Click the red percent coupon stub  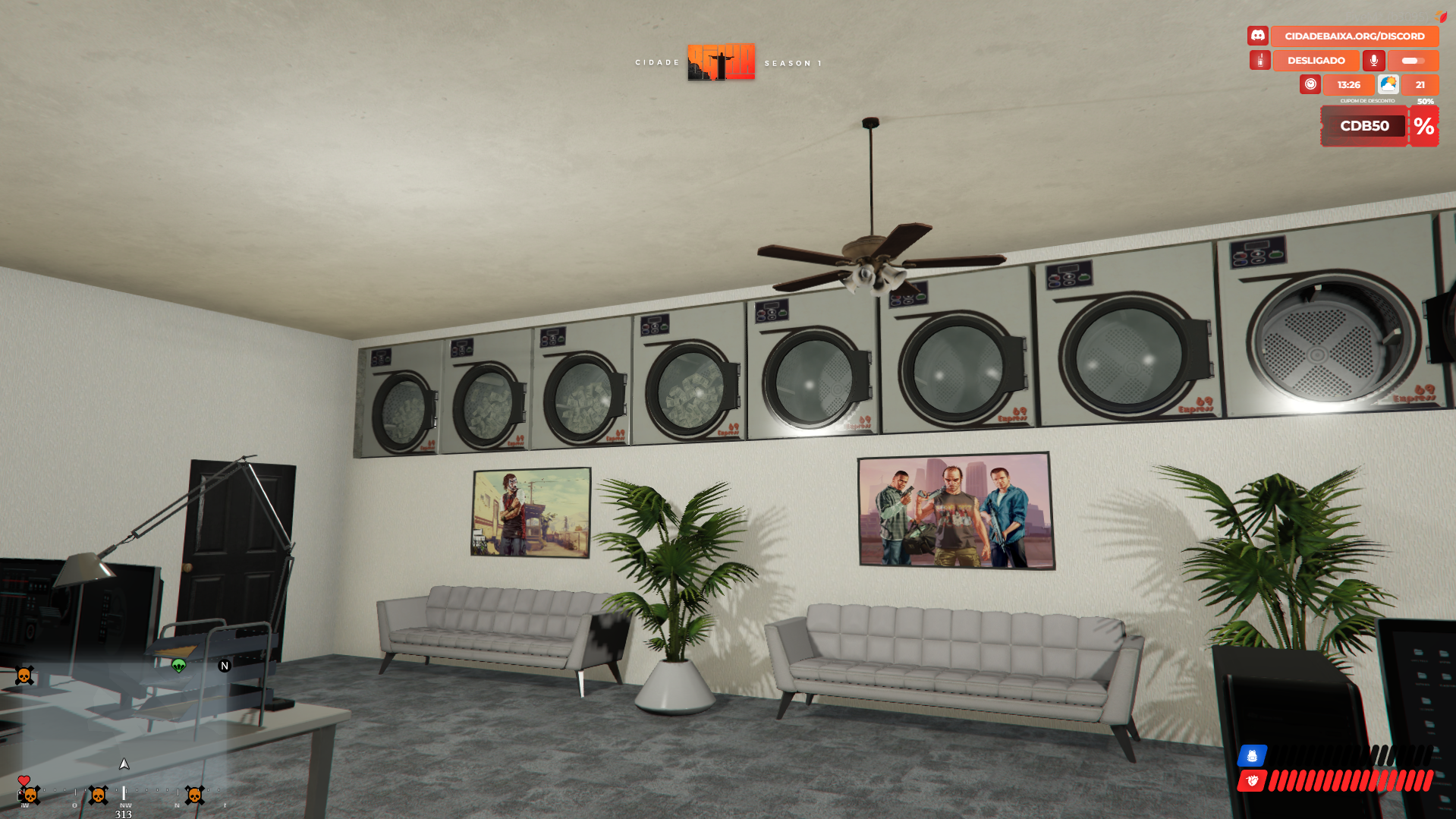tap(1424, 126)
